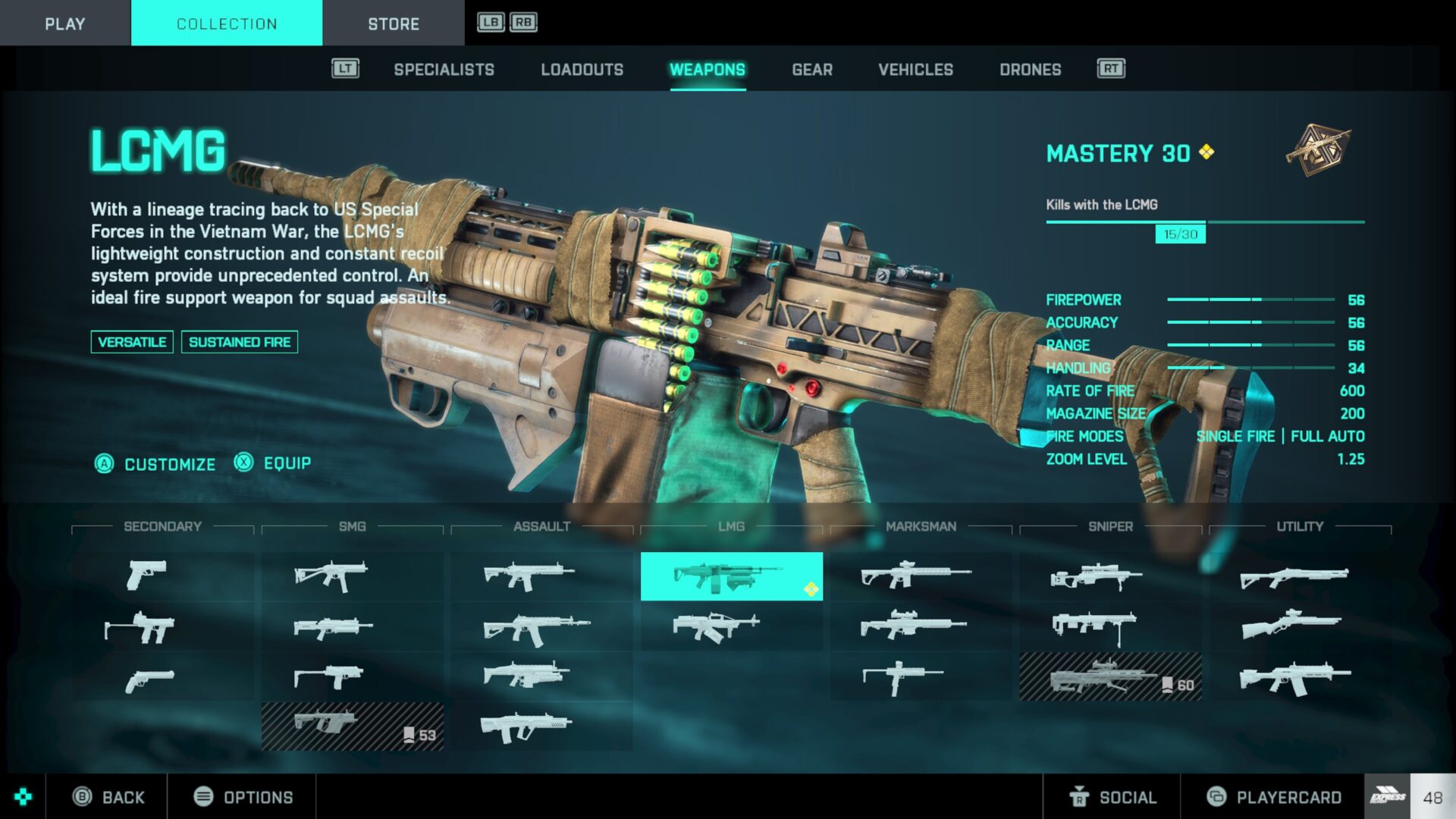The width and height of the screenshot is (1456, 819).
Task: Select the highlighted LCMG weapon tile
Action: (731, 577)
